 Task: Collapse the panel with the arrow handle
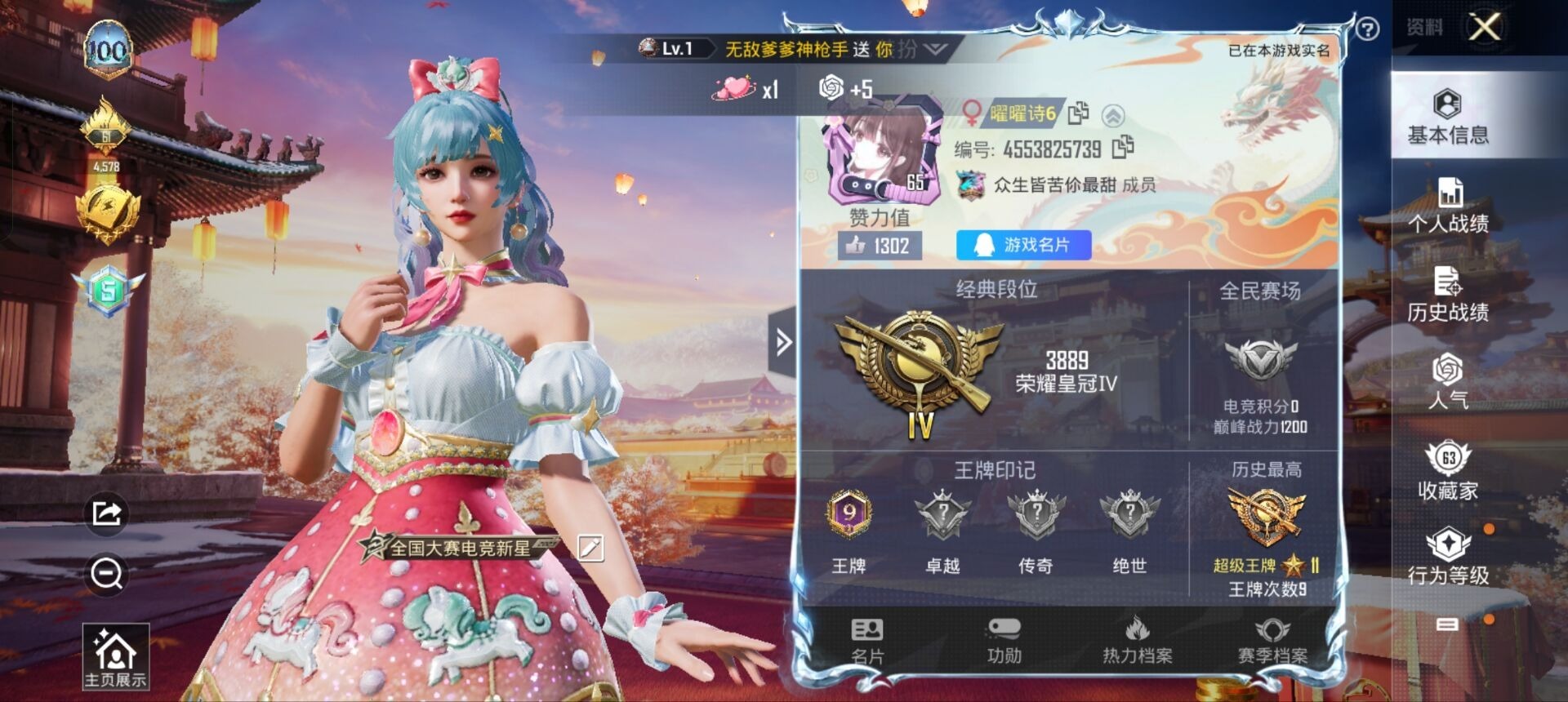tap(783, 342)
